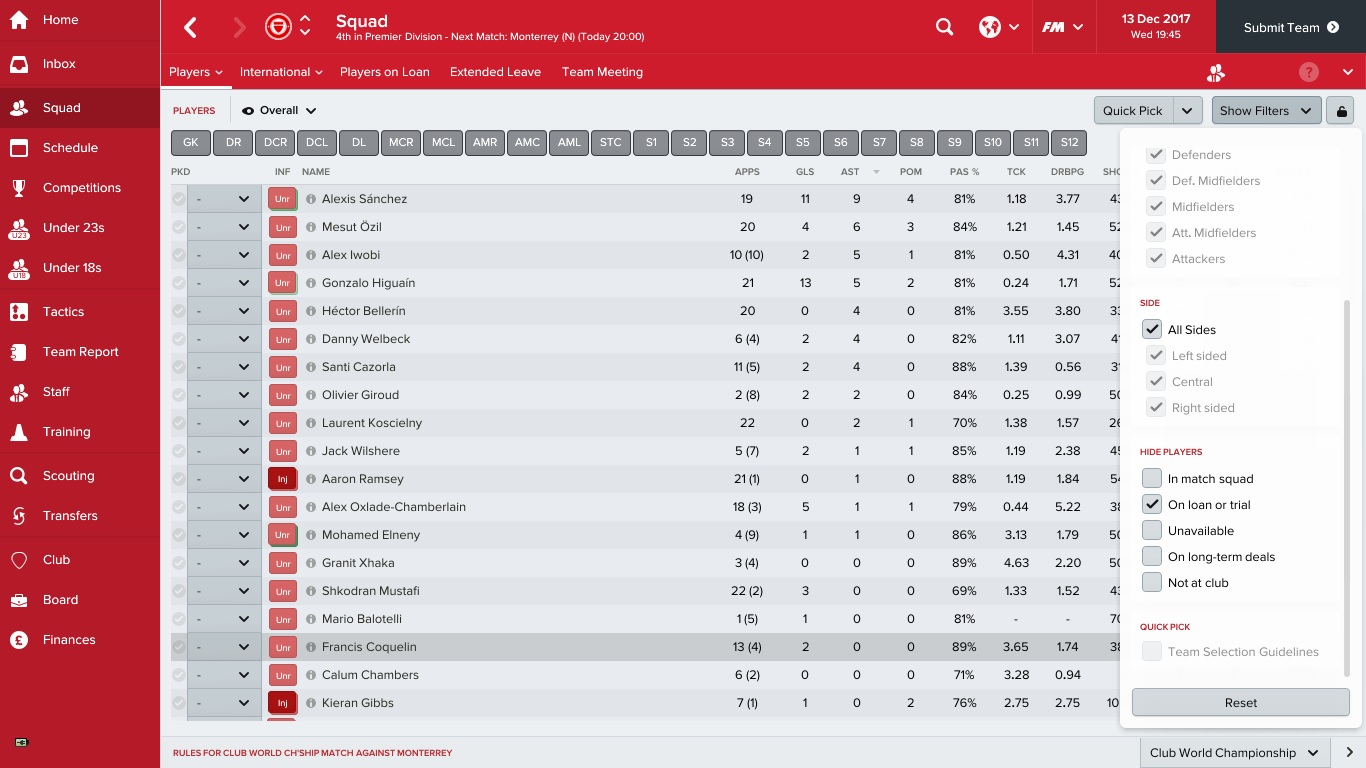Viewport: 1366px width, 768px height.
Task: Open the Team Meeting tab
Action: pos(602,72)
